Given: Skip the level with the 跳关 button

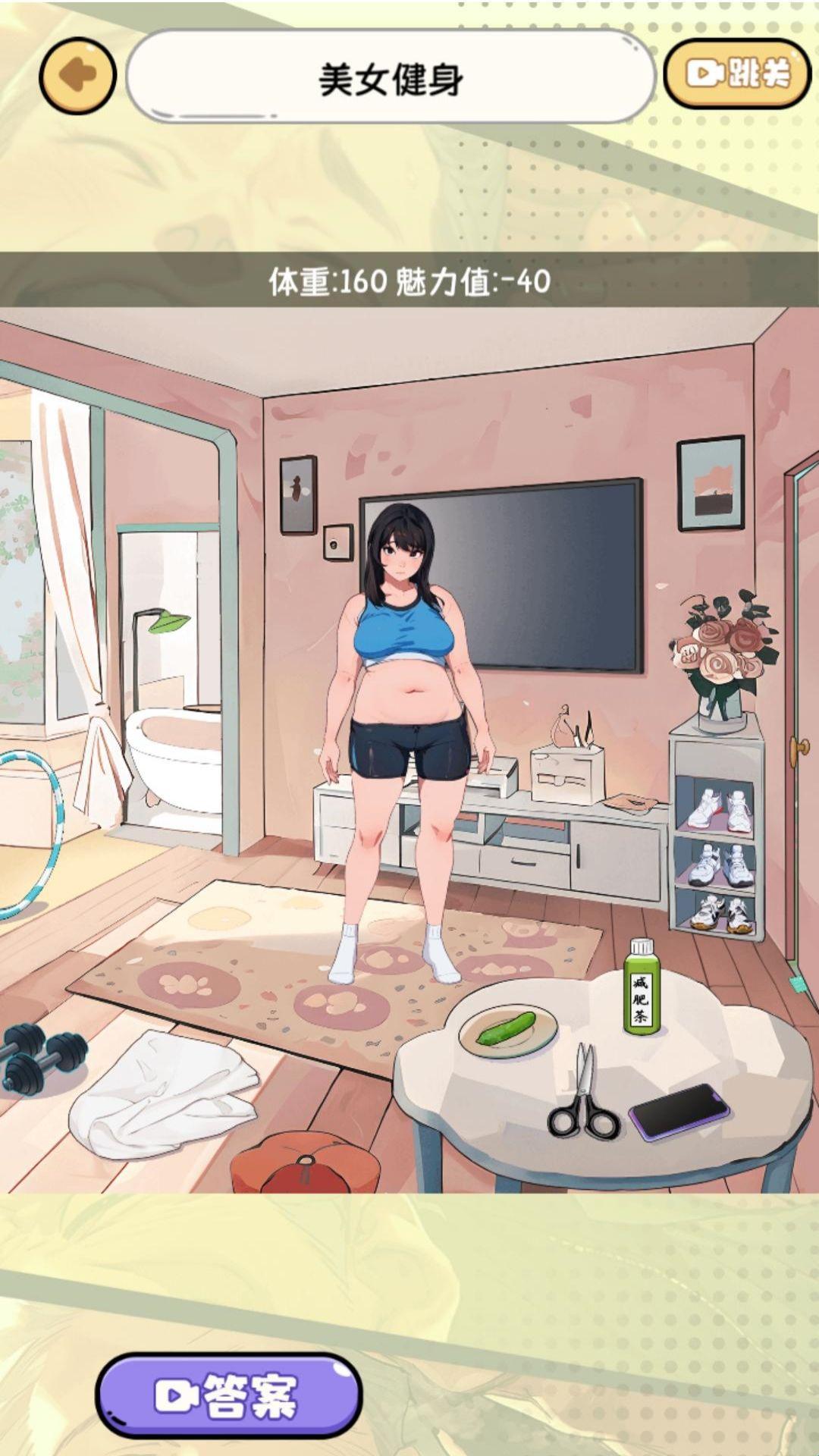Looking at the screenshot, I should point(737,74).
